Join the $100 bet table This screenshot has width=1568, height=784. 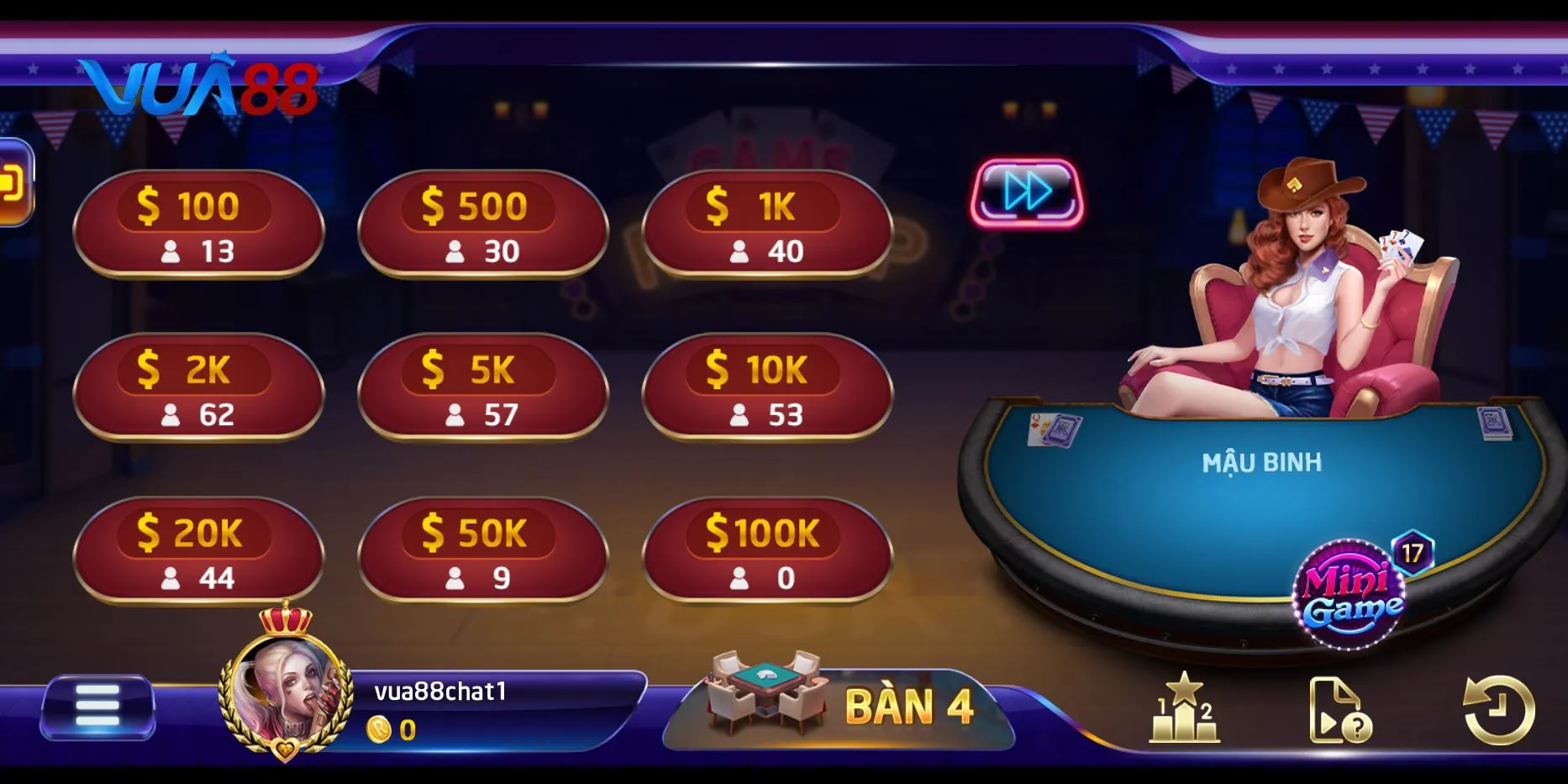pyautogui.click(x=198, y=224)
